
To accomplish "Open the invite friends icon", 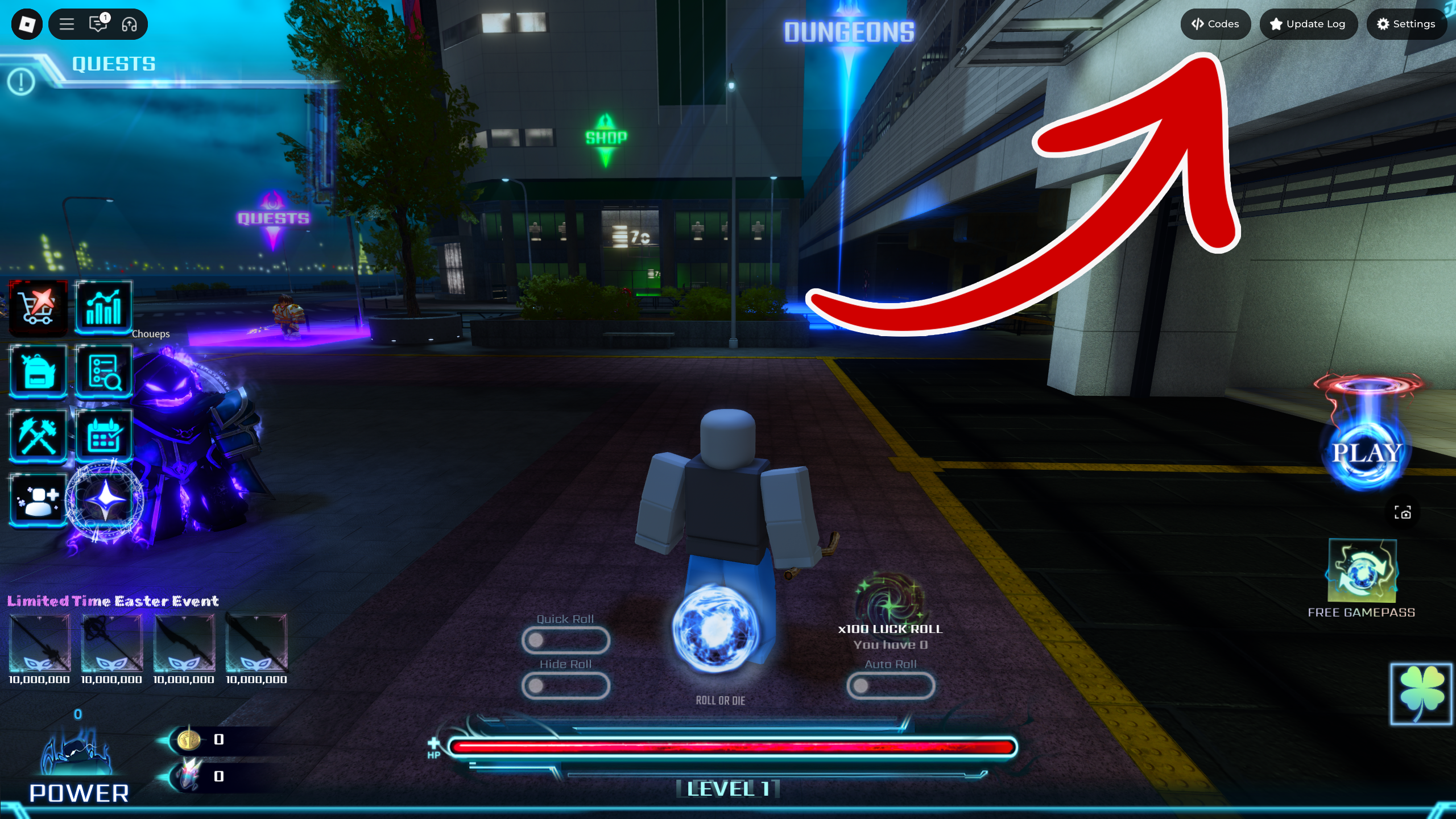I will click(x=38, y=500).
